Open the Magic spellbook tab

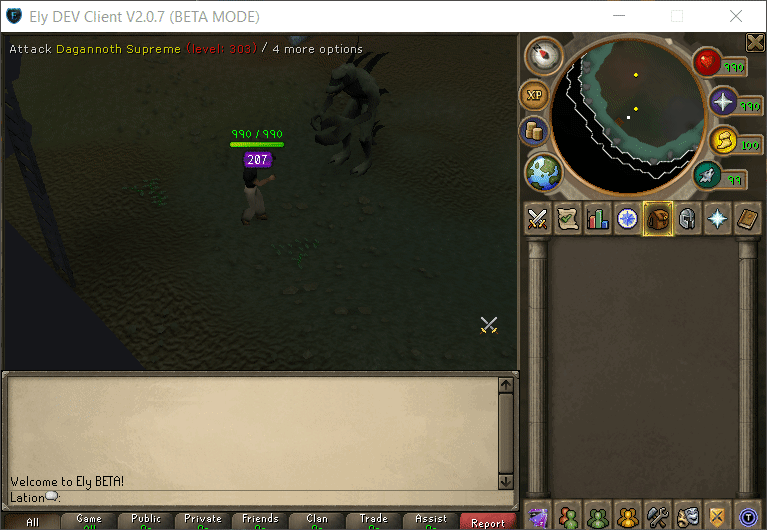[x=747, y=218]
